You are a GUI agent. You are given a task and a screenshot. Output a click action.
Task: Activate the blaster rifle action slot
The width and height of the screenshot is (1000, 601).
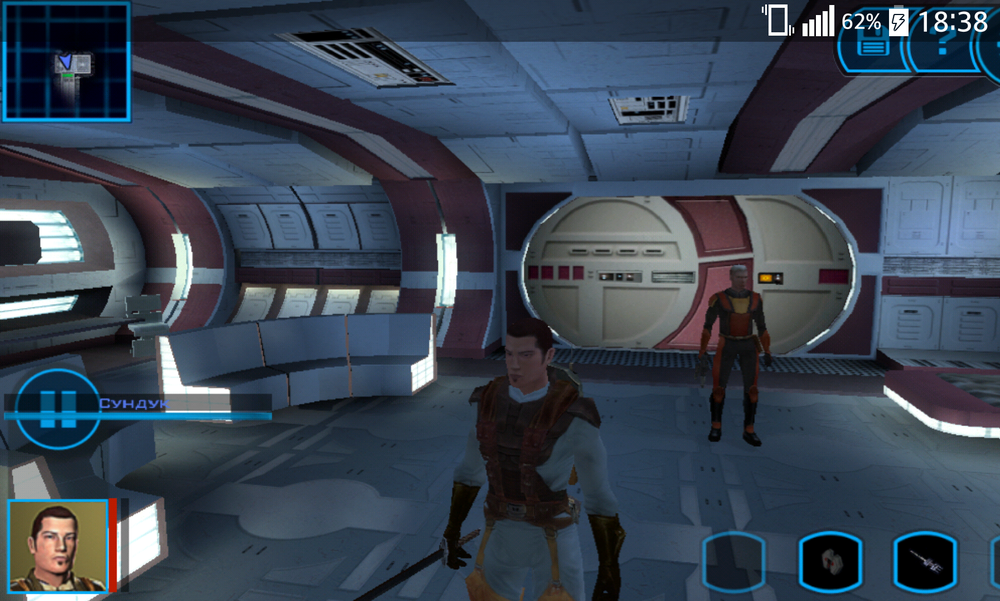click(924, 565)
